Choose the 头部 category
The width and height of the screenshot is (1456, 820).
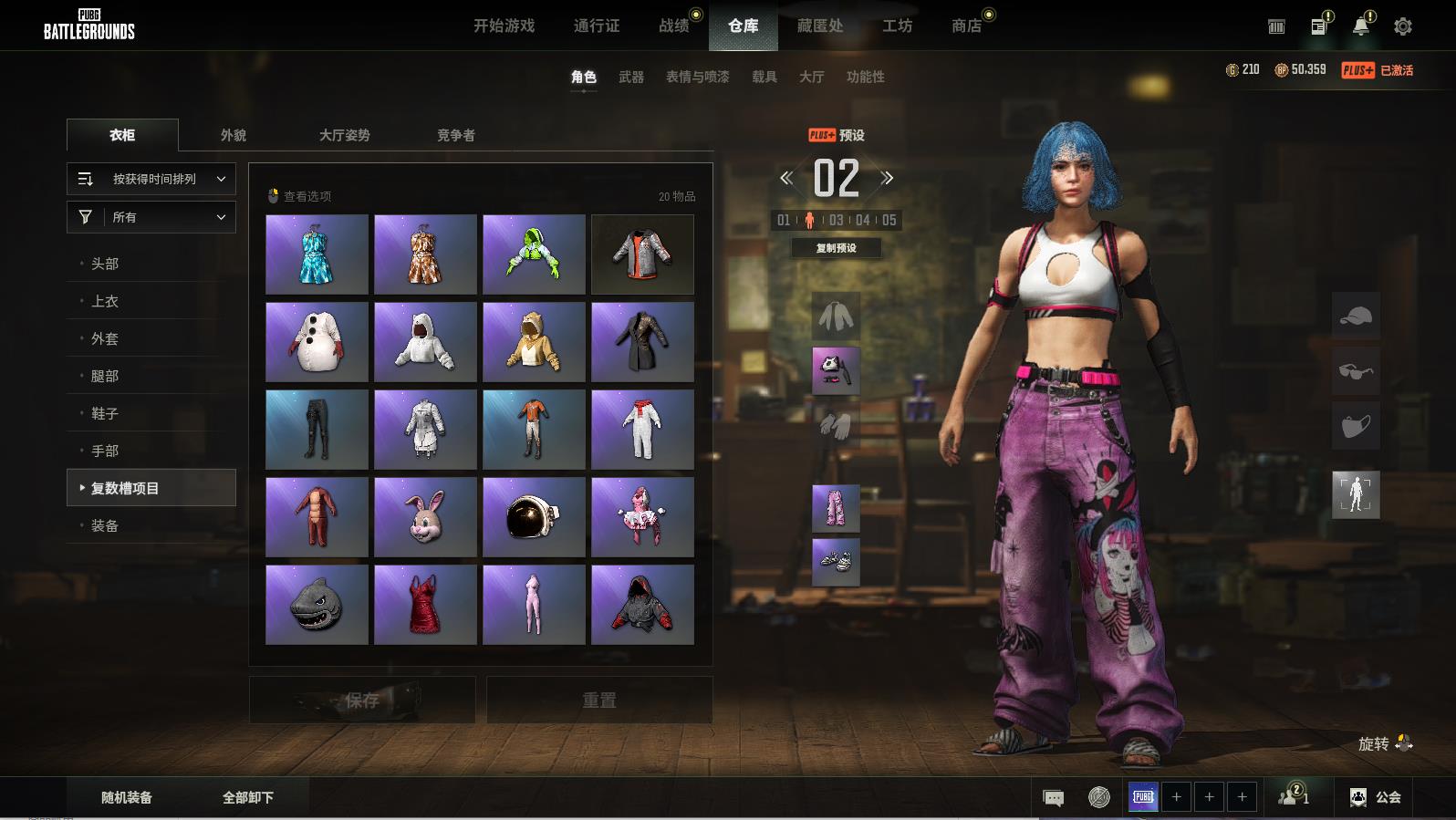click(x=105, y=264)
